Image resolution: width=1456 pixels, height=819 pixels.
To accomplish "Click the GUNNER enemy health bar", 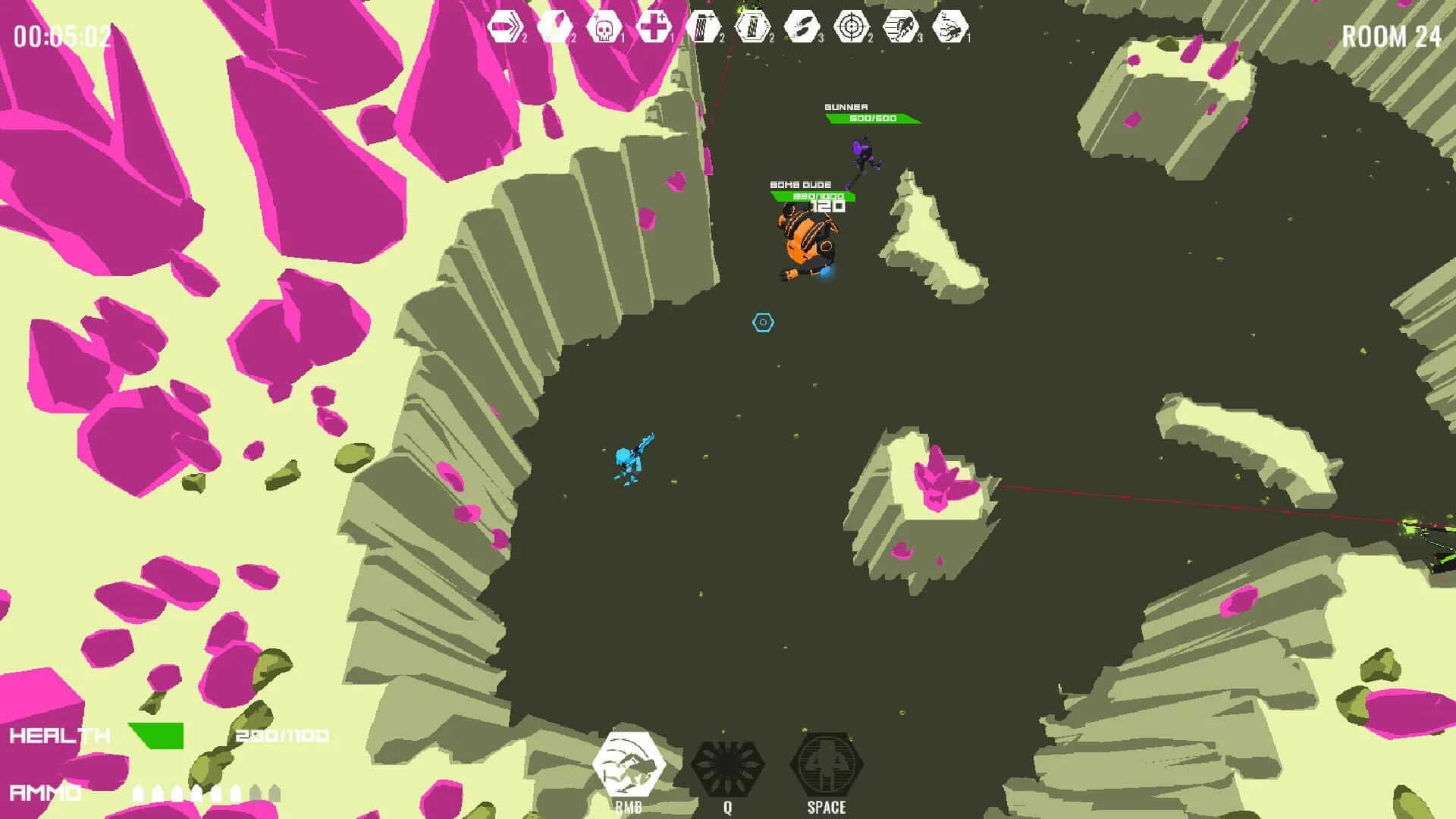I will [871, 118].
